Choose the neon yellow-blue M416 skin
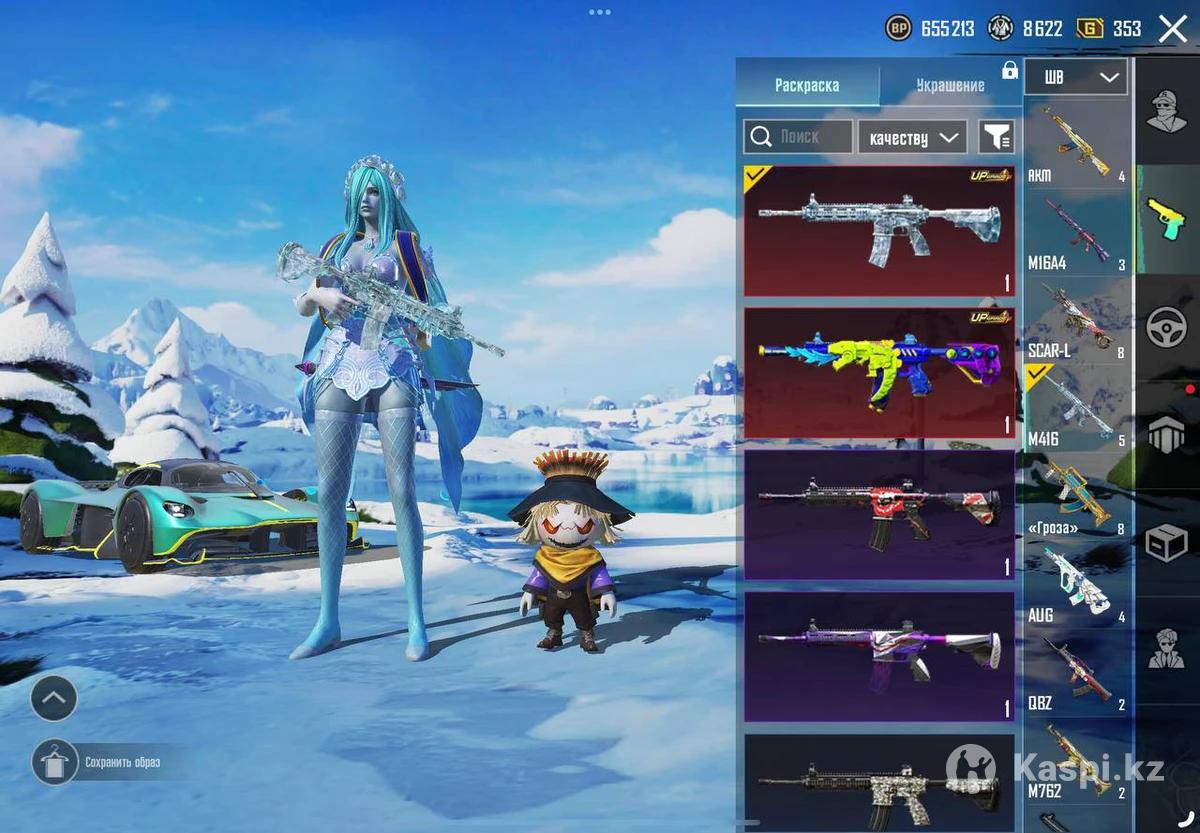 click(879, 372)
